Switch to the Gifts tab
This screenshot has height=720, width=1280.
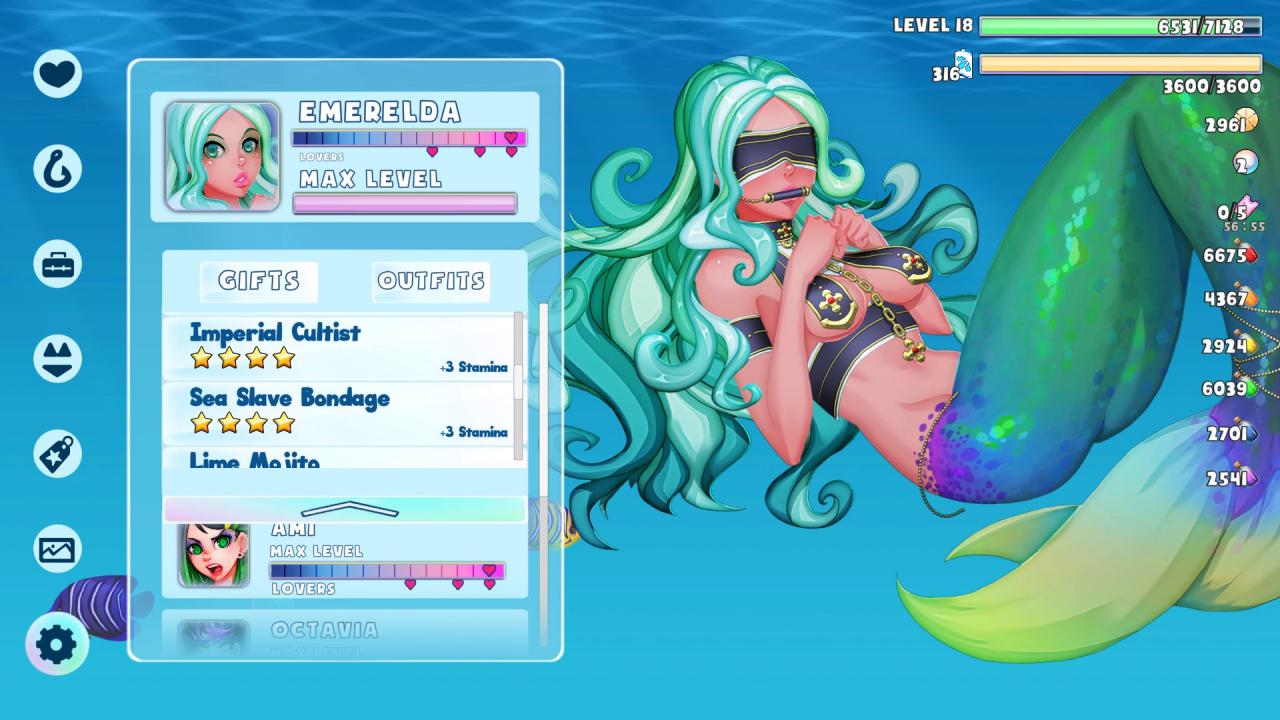(x=259, y=282)
